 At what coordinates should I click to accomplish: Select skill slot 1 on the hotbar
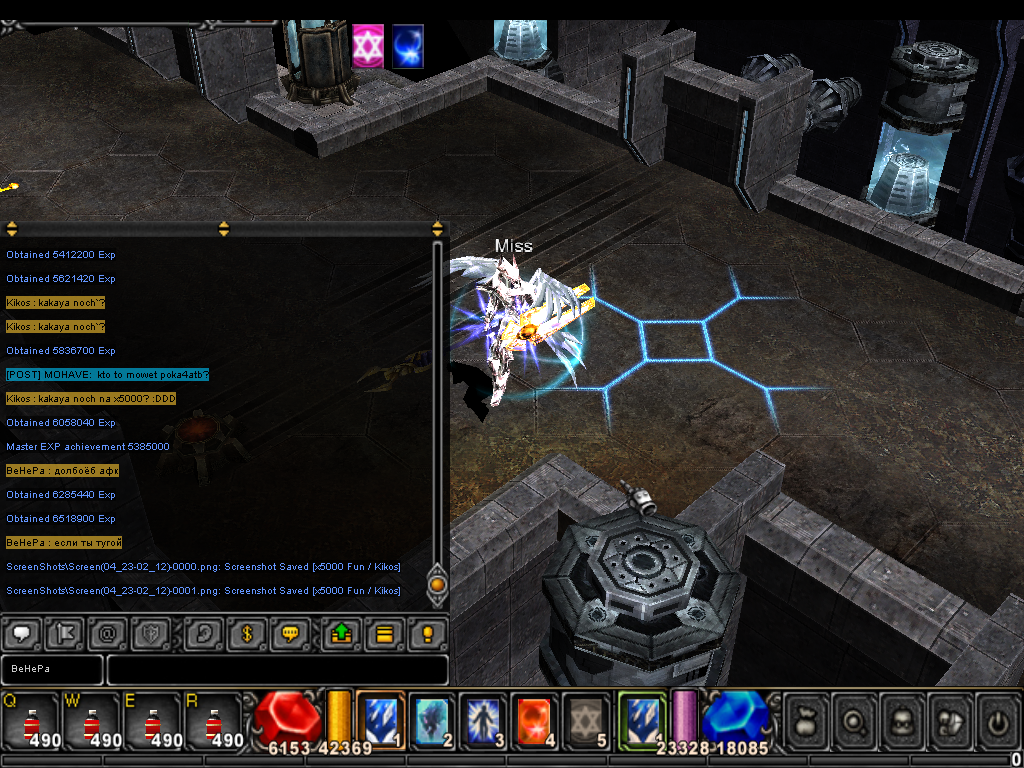click(x=380, y=720)
